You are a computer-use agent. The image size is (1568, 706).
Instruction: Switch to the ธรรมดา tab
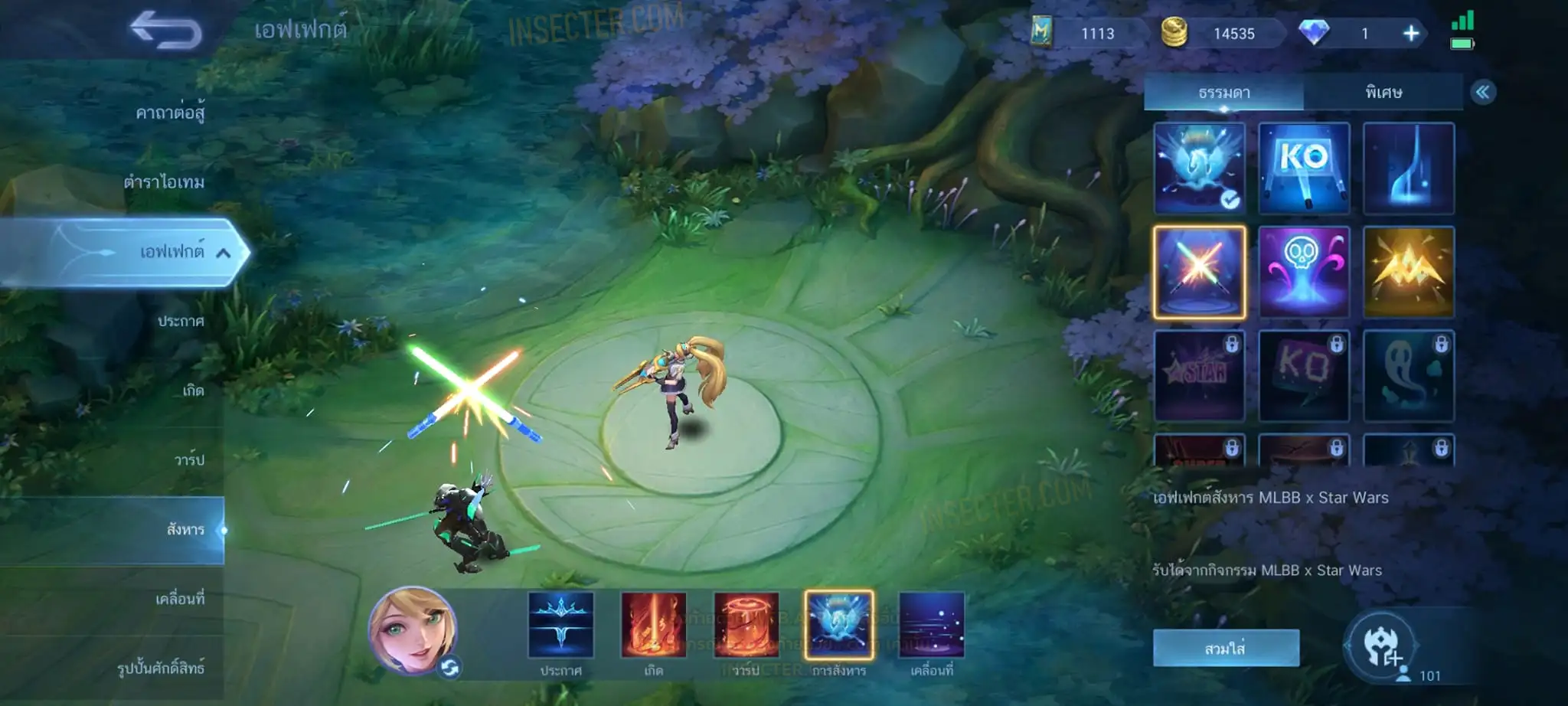tap(1223, 93)
